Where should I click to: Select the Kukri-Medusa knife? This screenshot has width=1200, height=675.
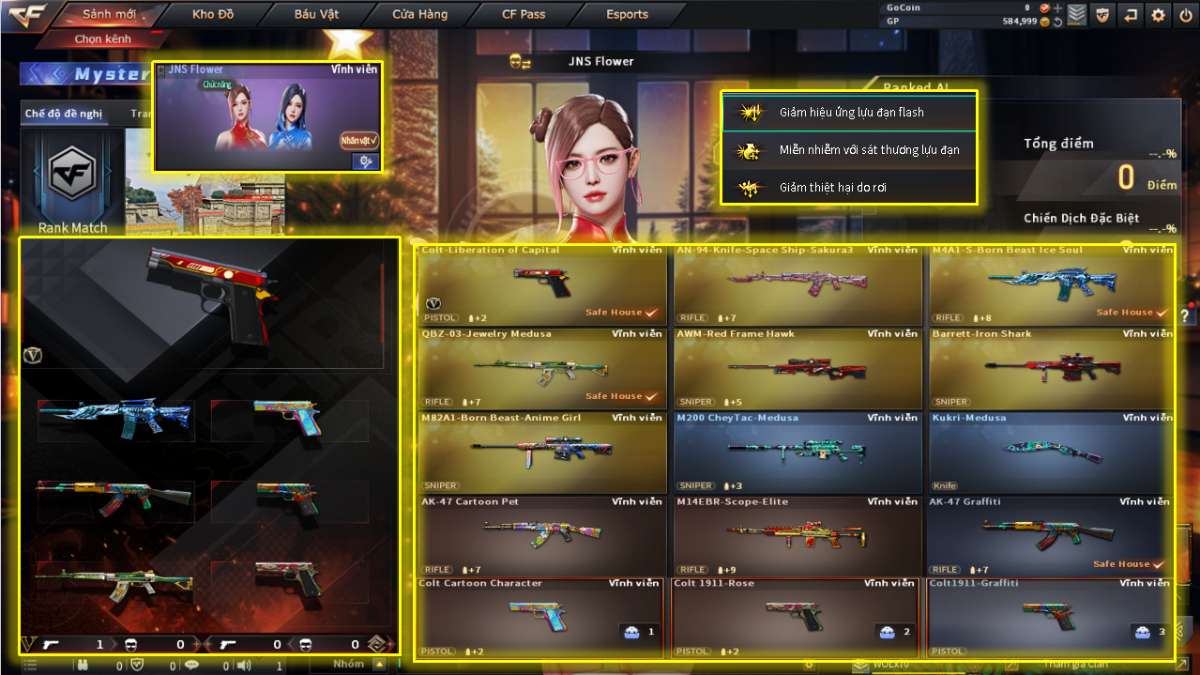click(1050, 452)
